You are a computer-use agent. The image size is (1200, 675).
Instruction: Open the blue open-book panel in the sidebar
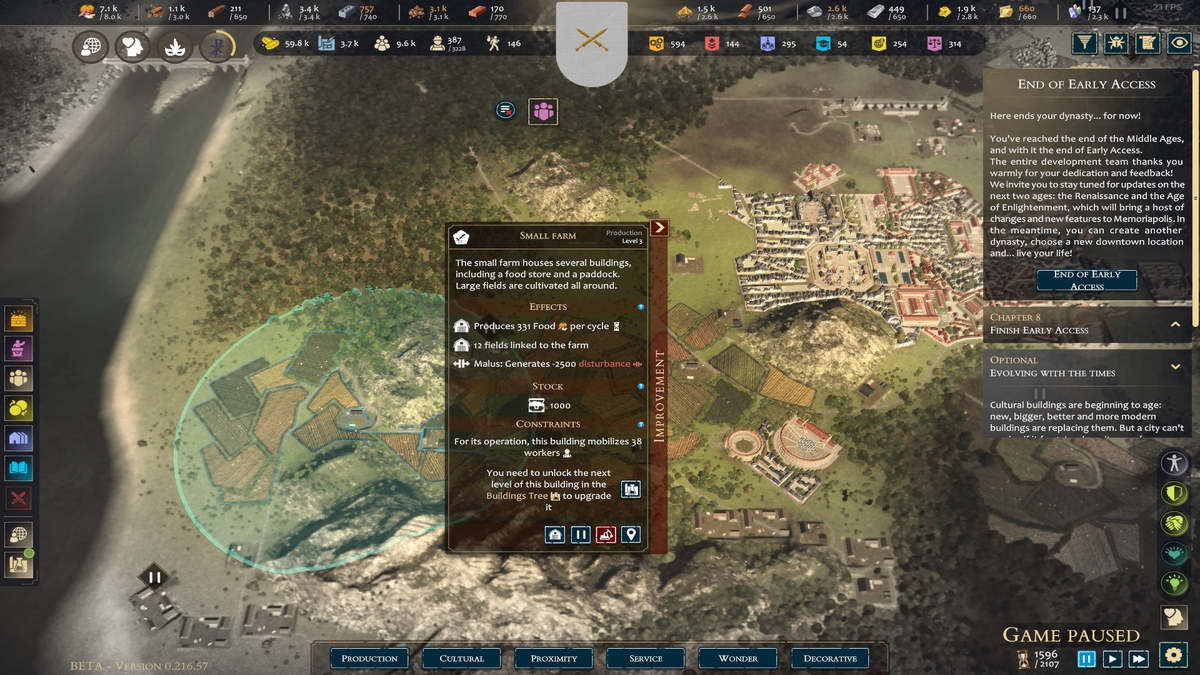click(19, 468)
